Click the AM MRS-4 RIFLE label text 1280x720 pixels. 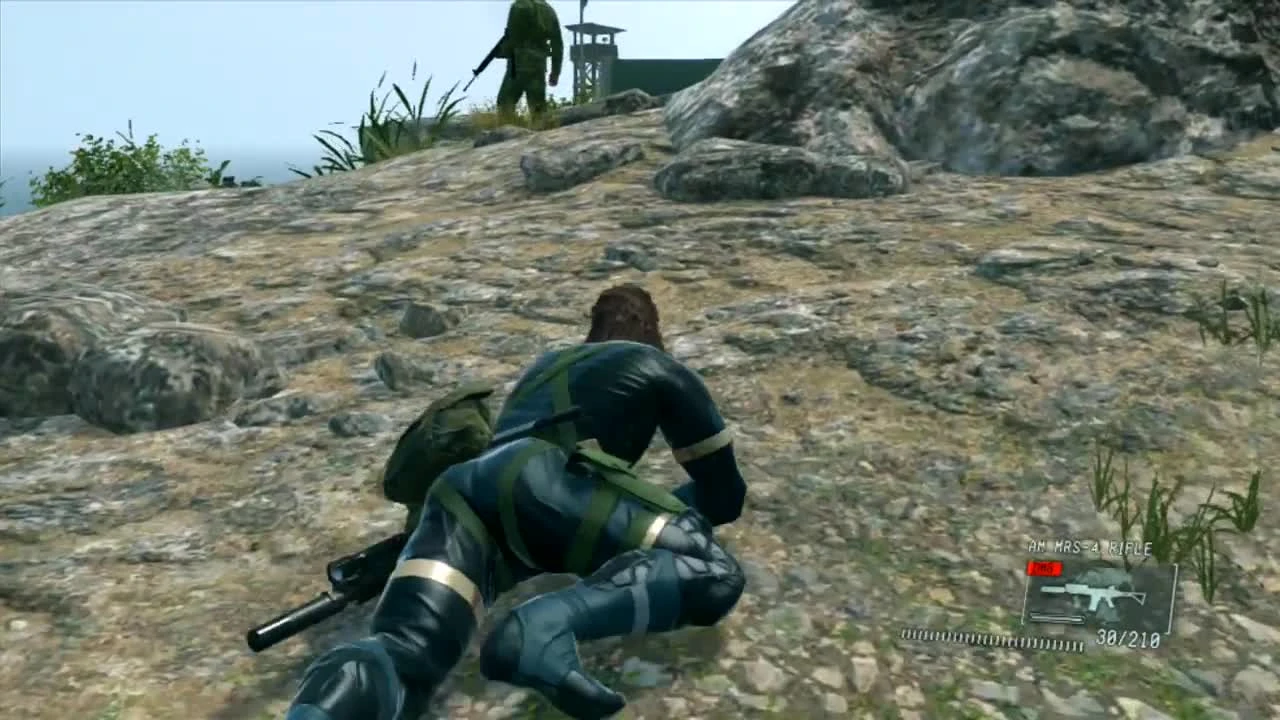[x=1089, y=546]
